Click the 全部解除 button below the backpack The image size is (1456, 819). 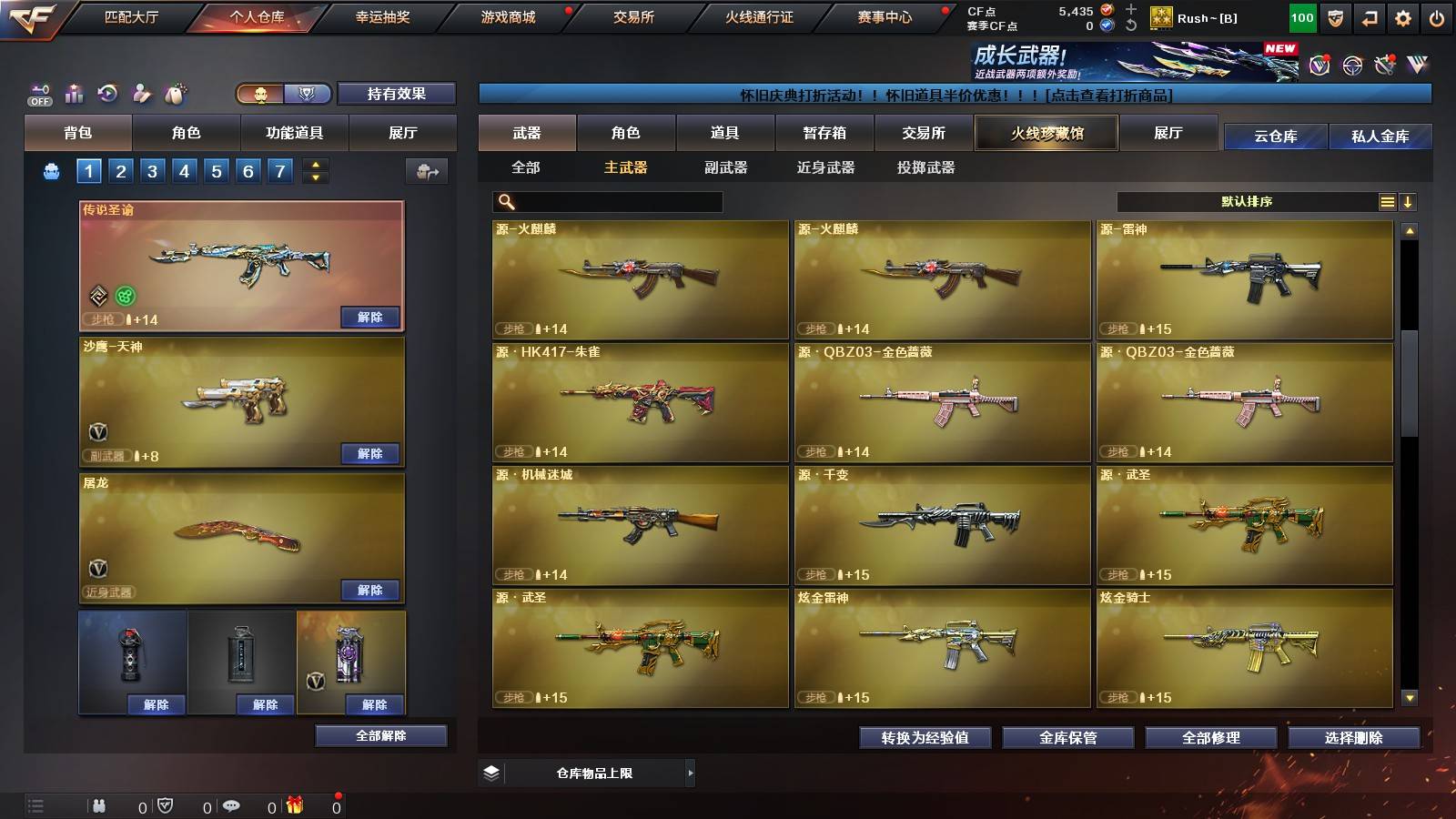tap(380, 735)
